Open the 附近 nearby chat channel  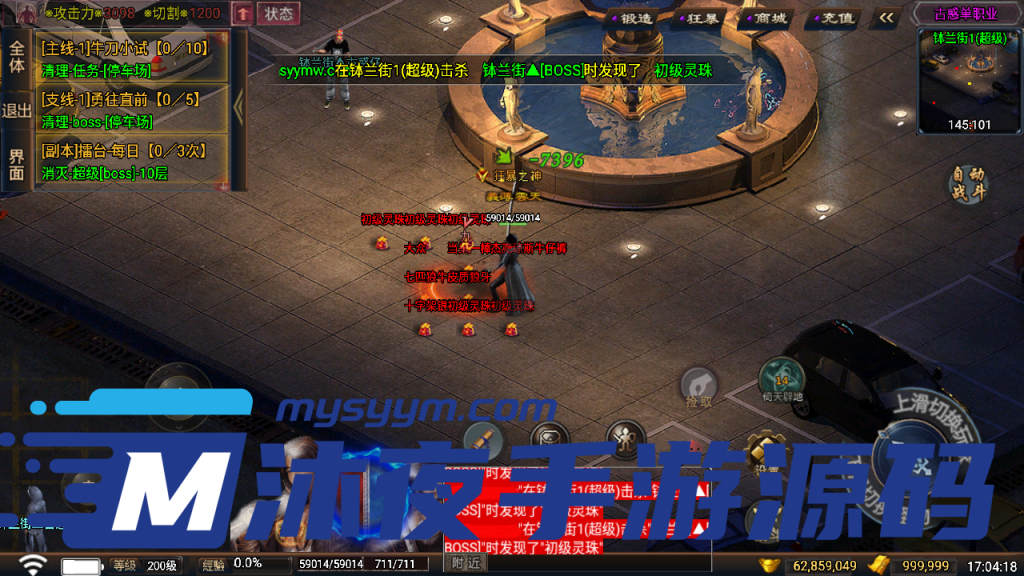tap(465, 564)
